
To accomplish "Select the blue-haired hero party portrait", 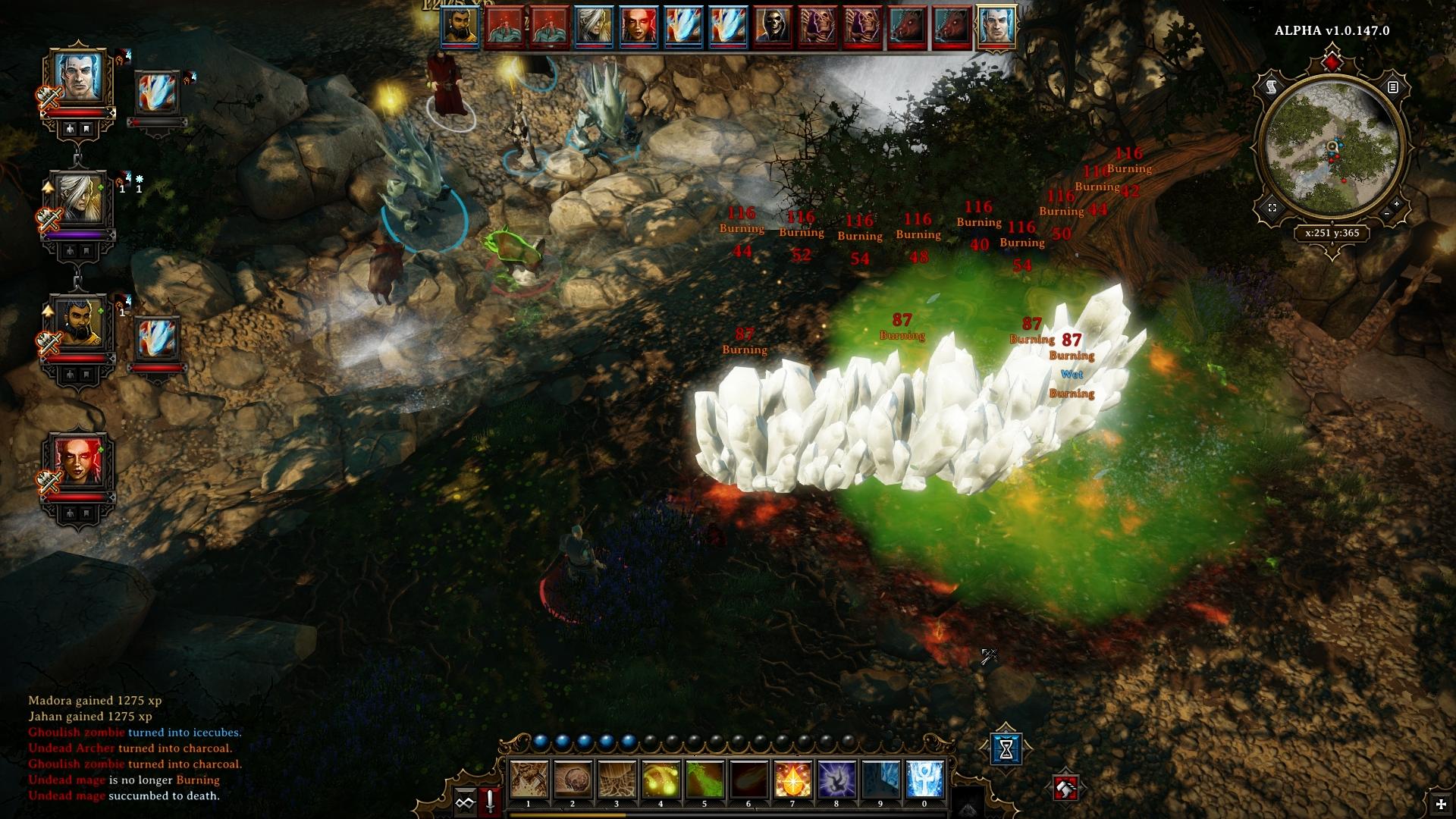I will click(x=78, y=77).
